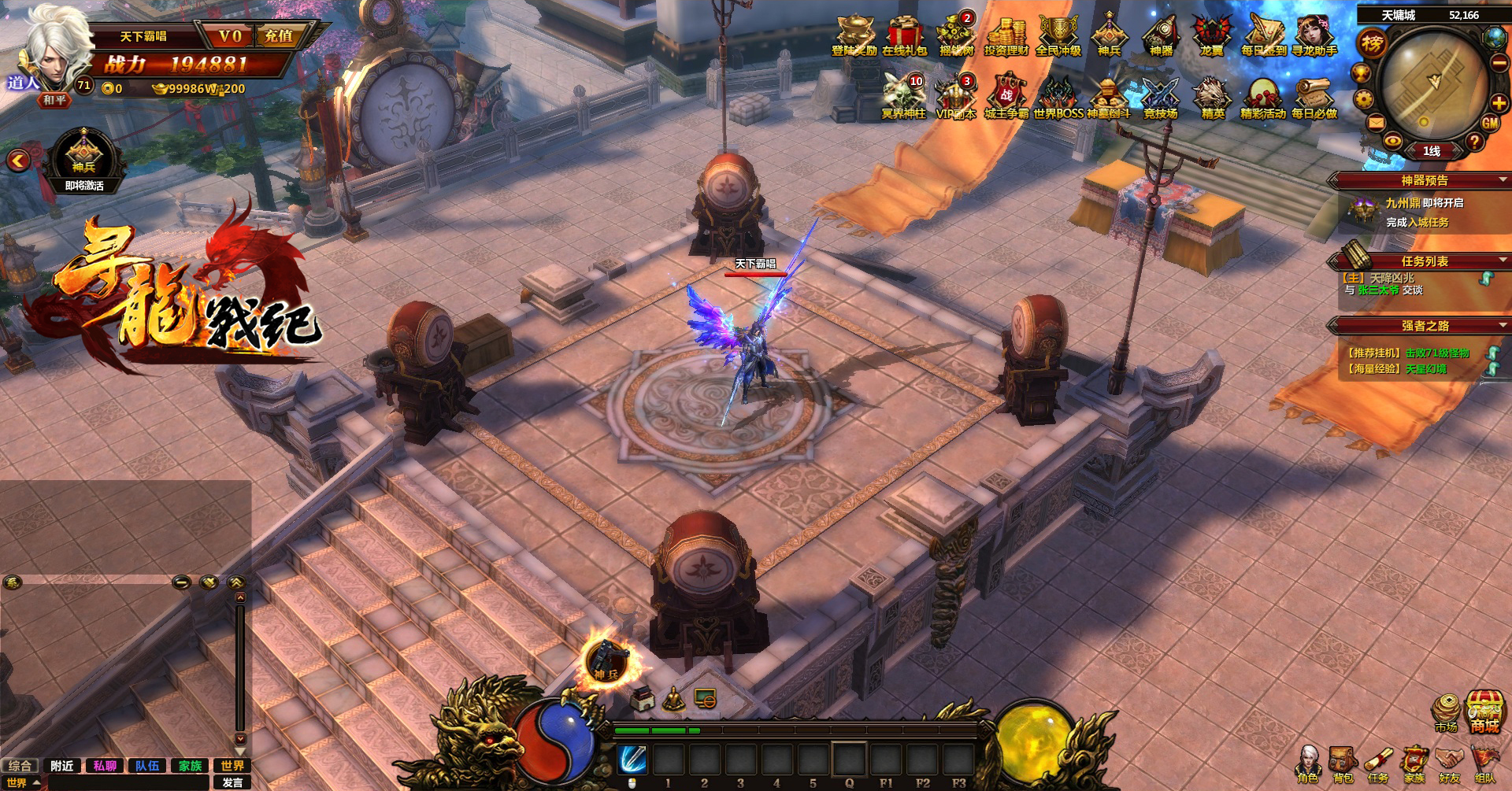
Task: Open the 世界BOSS event icon
Action: coord(1058,98)
